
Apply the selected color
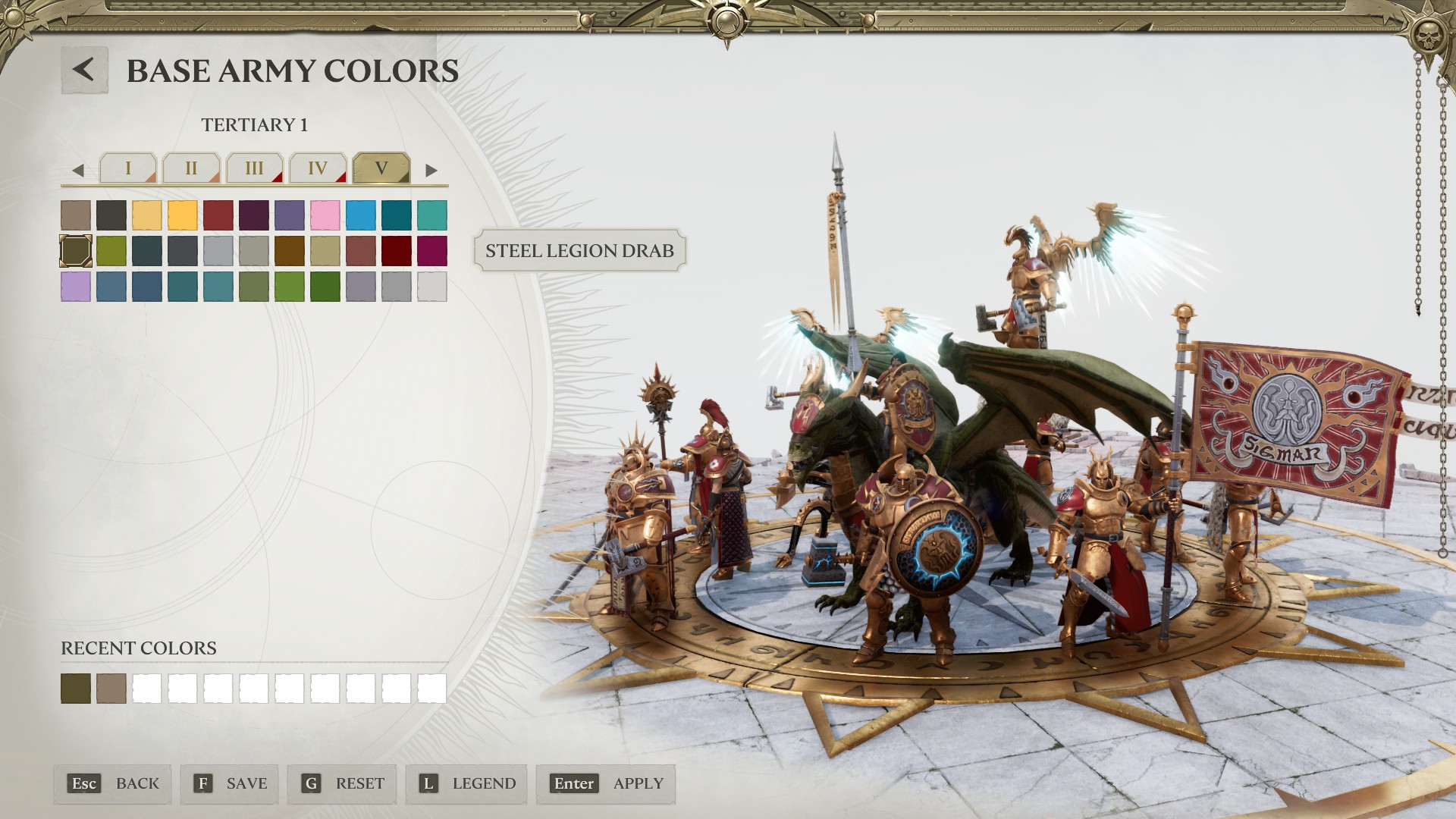pyautogui.click(x=606, y=783)
